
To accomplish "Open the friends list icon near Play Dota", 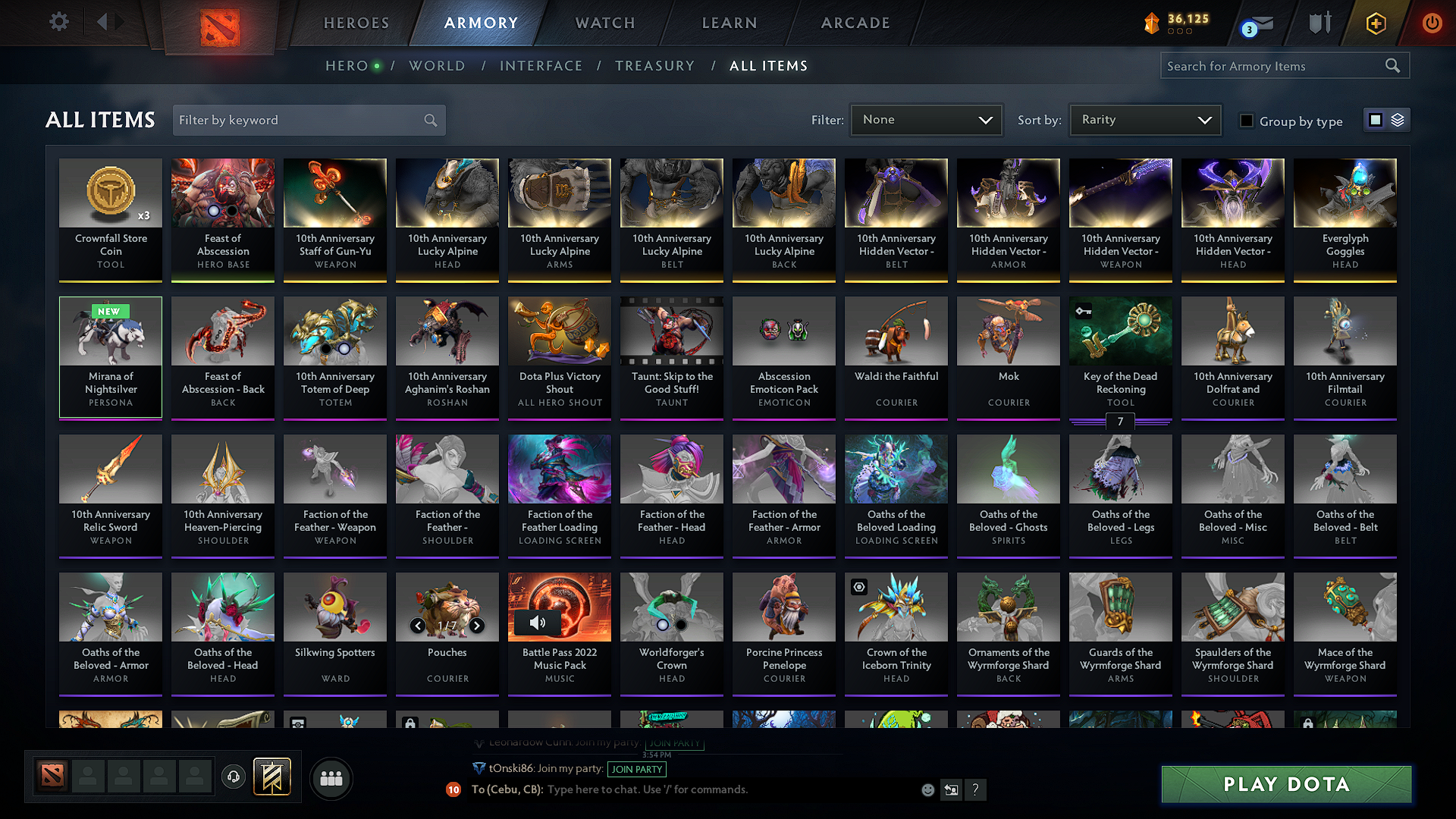I will [x=331, y=777].
